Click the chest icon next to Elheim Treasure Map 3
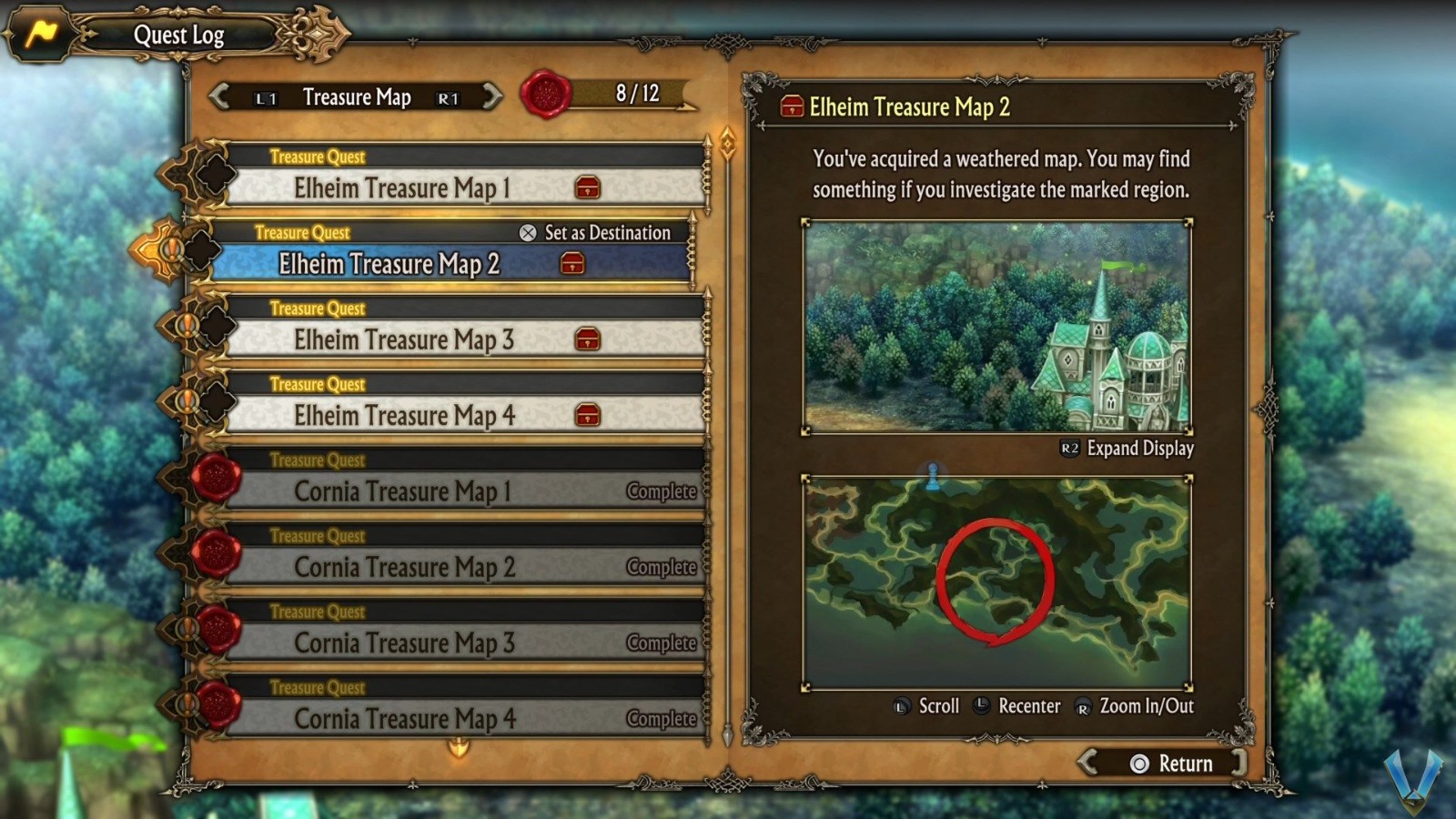 590,340
